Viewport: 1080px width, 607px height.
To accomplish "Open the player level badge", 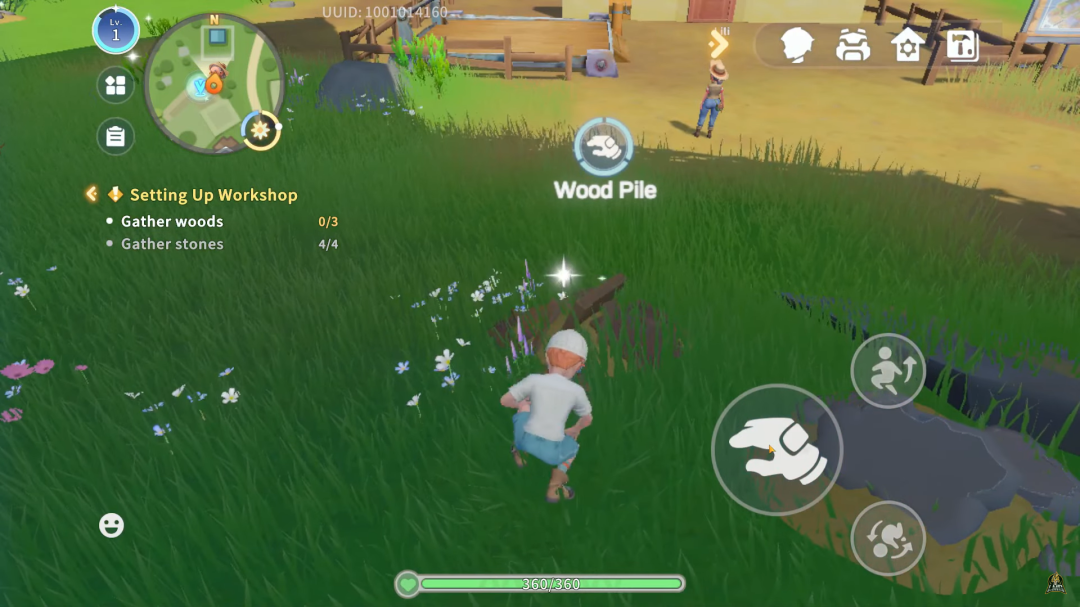I will point(115,31).
